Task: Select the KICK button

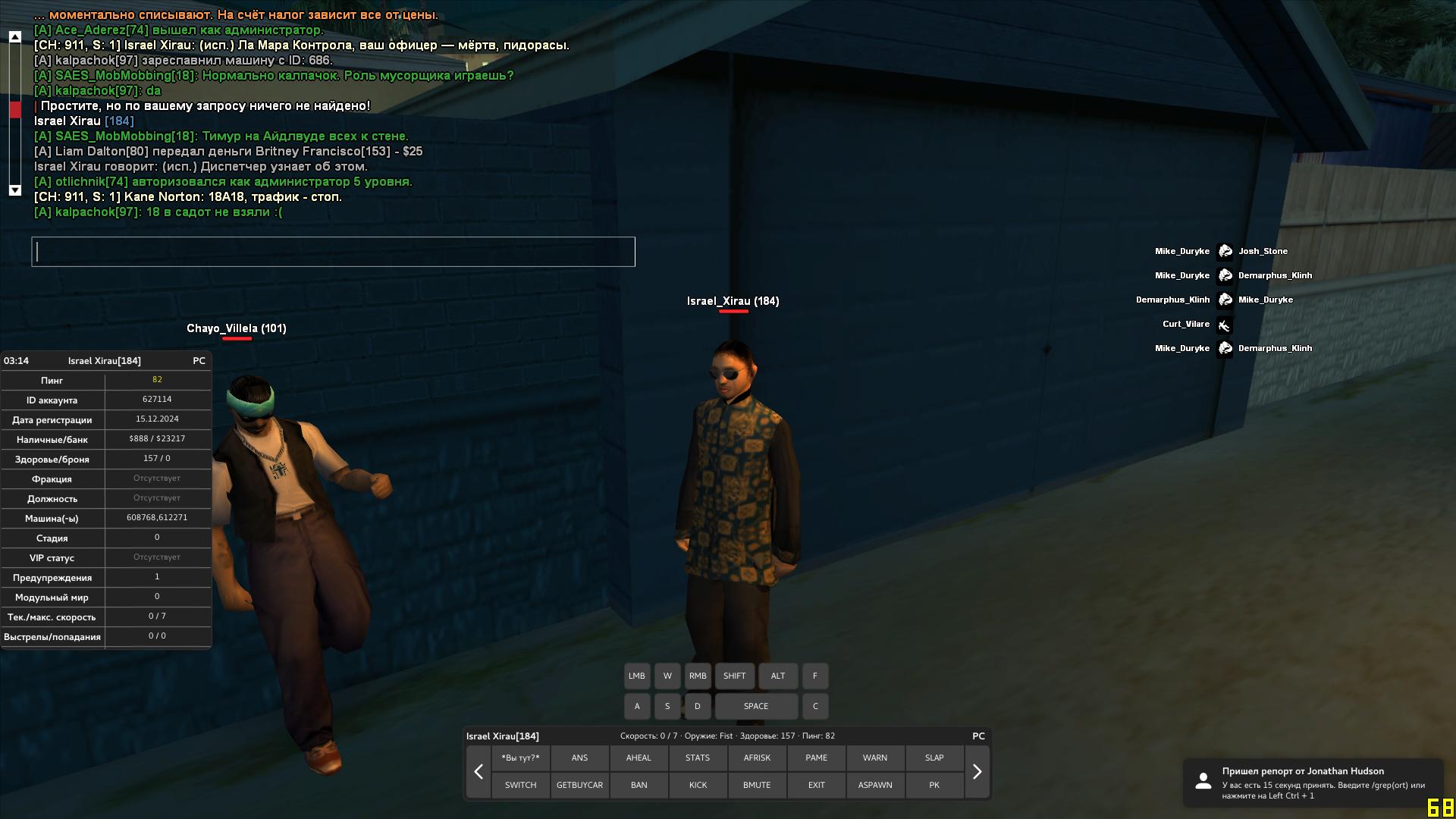Action: [x=698, y=785]
